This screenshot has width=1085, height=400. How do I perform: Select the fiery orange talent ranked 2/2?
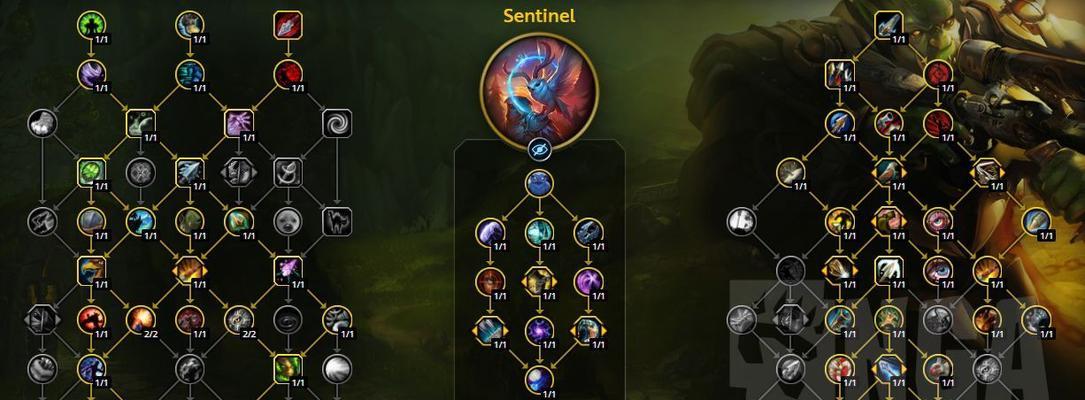pyautogui.click(x=140, y=319)
